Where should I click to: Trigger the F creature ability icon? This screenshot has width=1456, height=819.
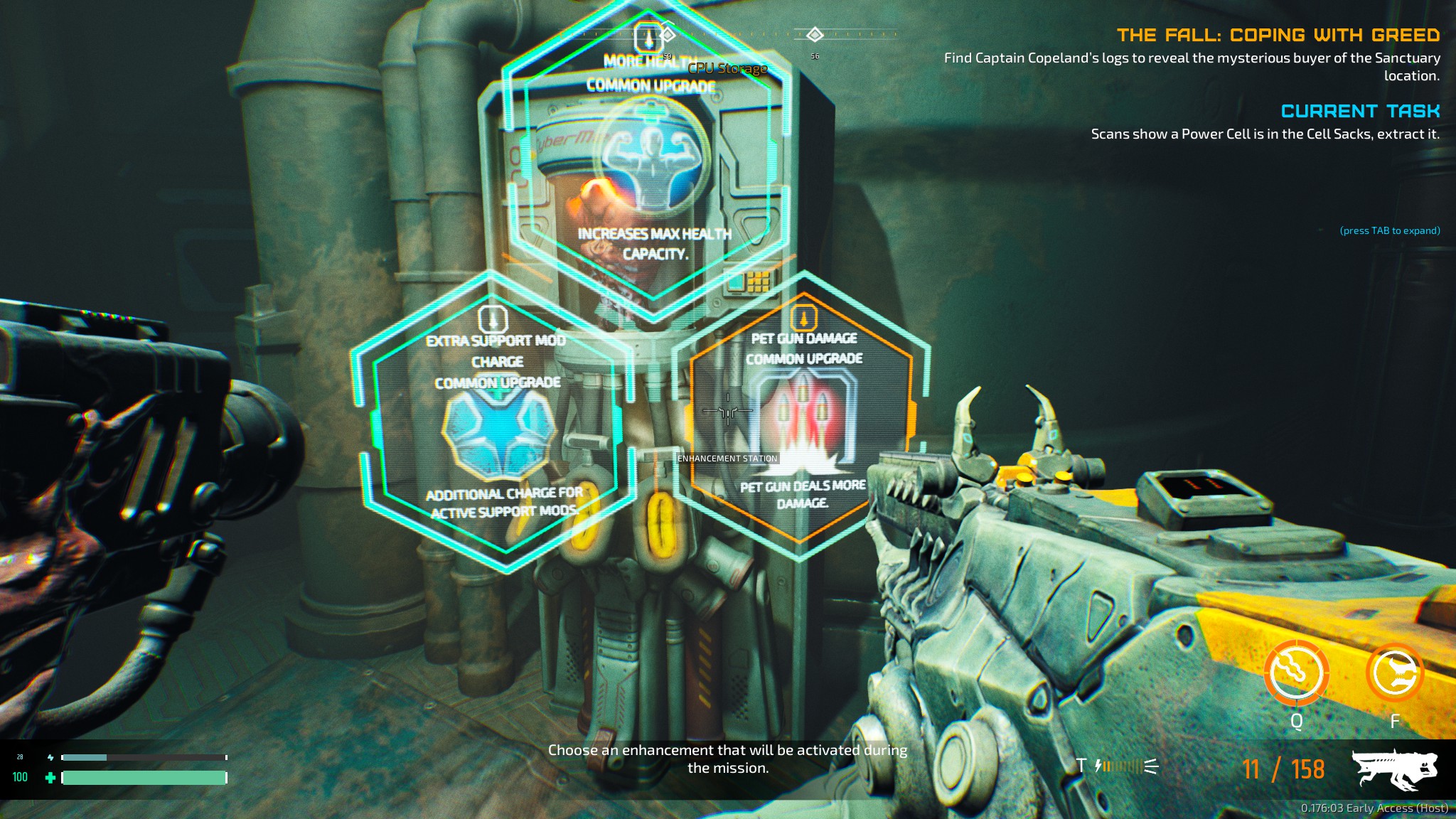1394,673
